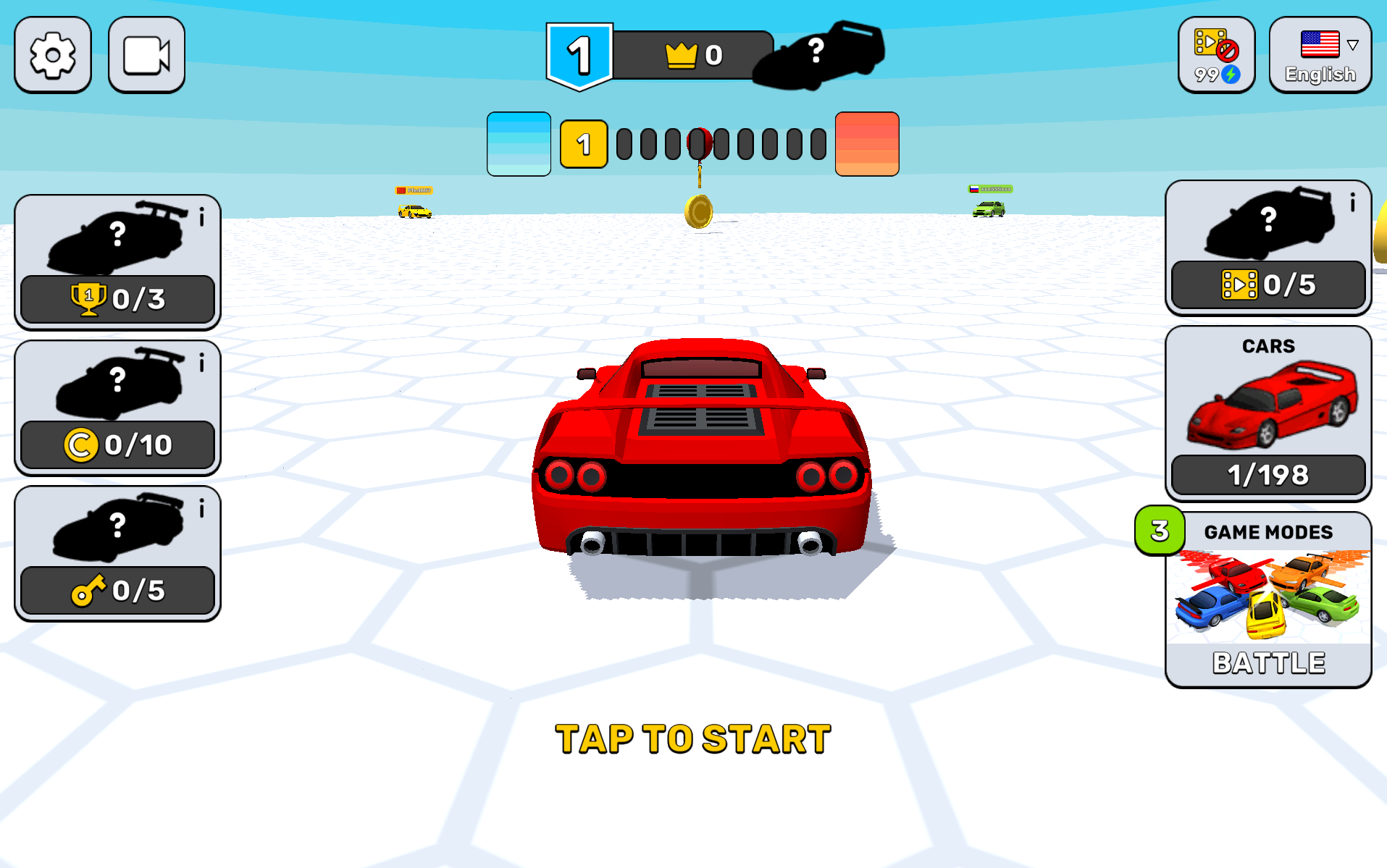Show info for the key car reward
The width and height of the screenshot is (1387, 868).
[202, 508]
